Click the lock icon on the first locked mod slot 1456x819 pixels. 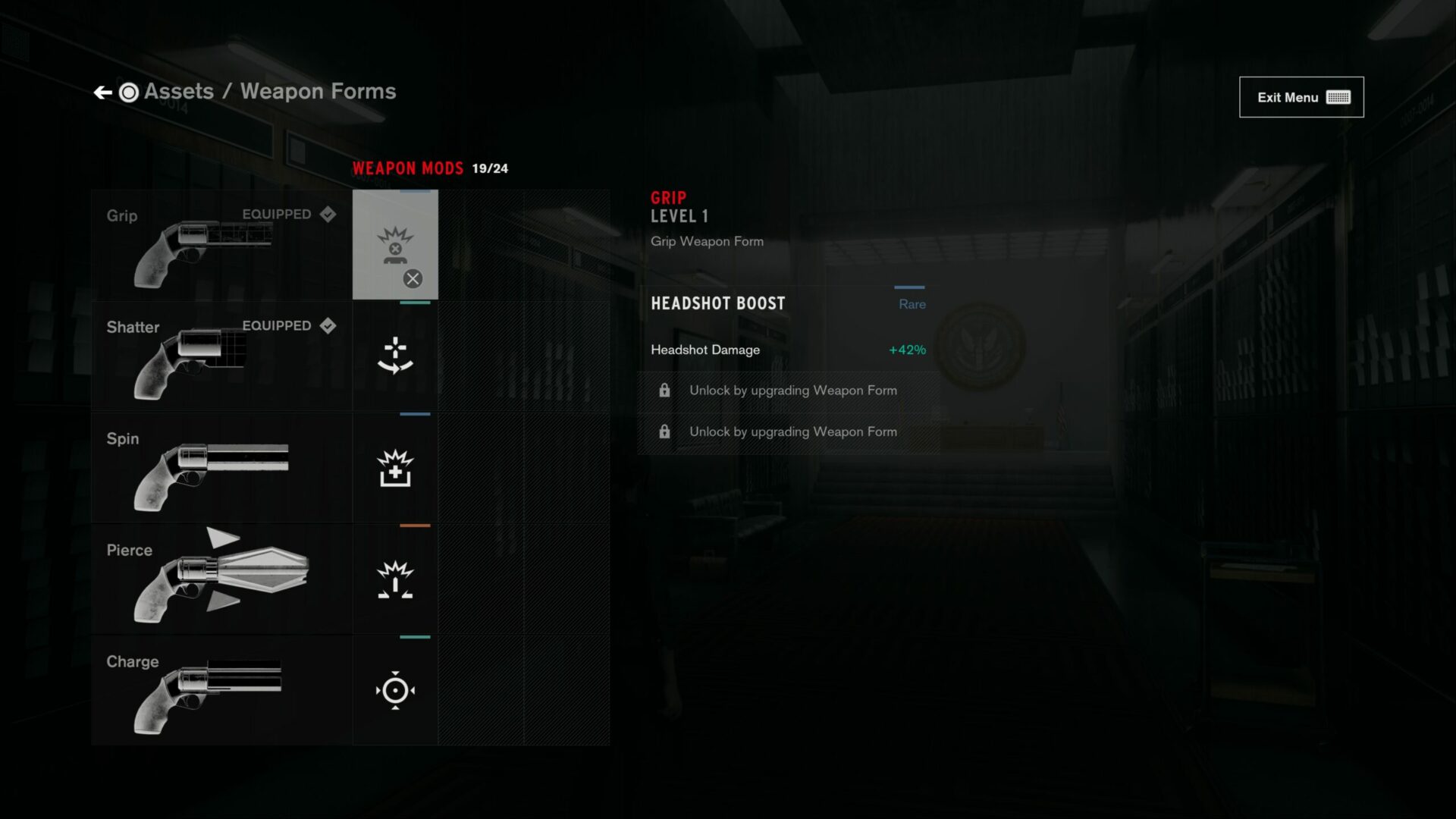click(x=665, y=390)
